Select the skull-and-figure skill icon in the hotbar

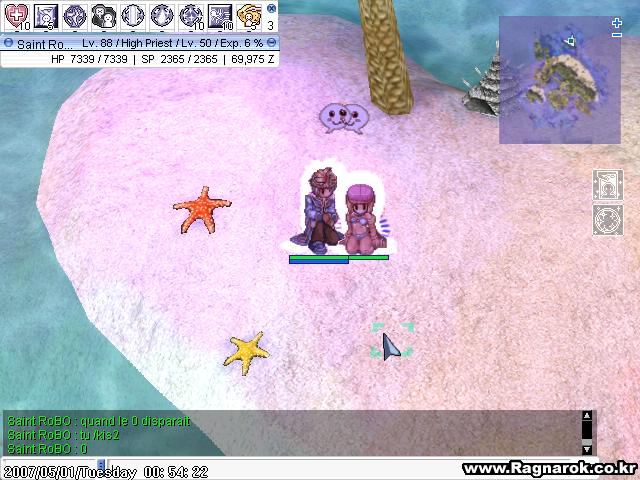point(103,15)
